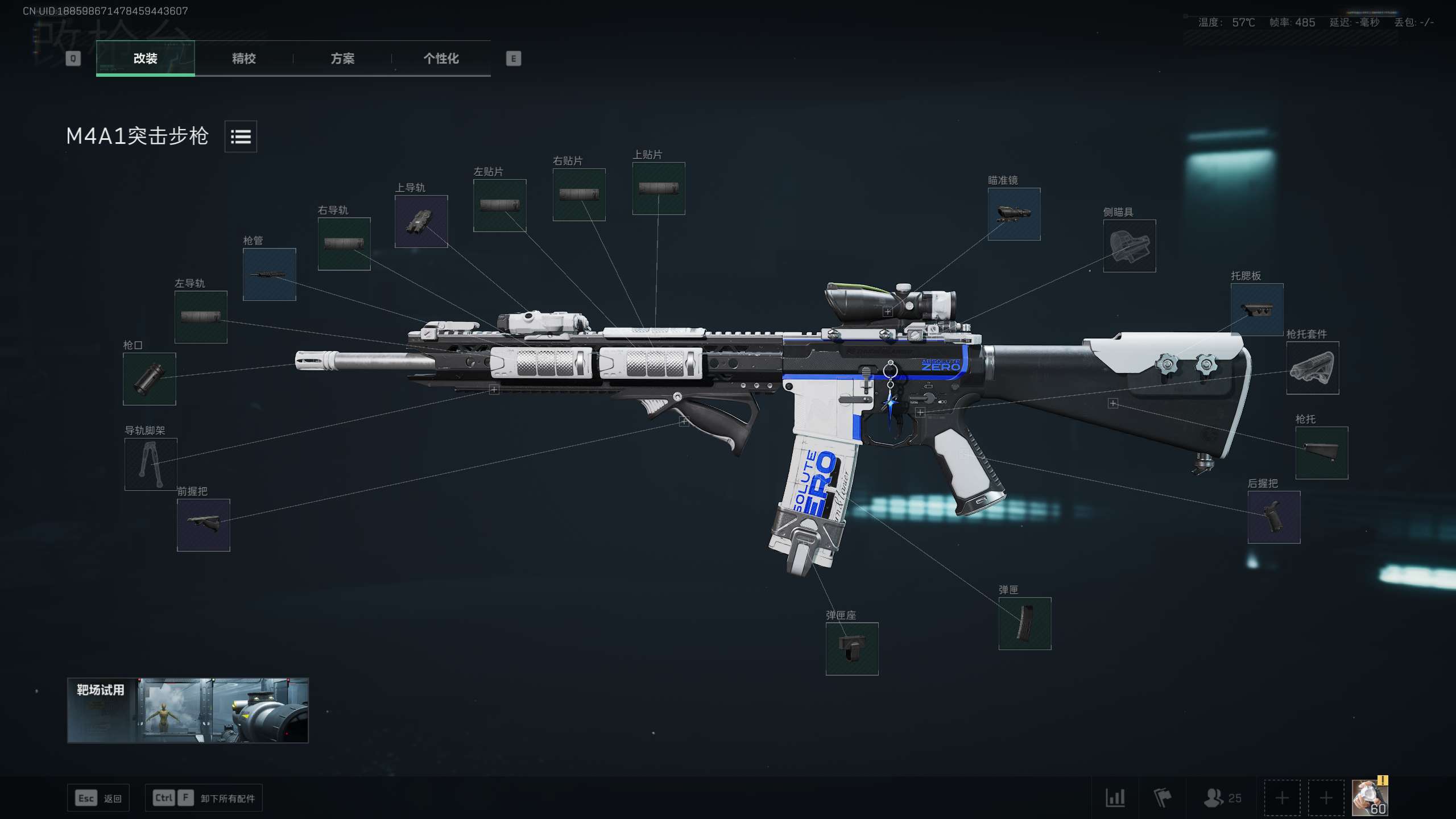
Task: Select the 前握把 foregrip slot icon
Action: click(202, 524)
